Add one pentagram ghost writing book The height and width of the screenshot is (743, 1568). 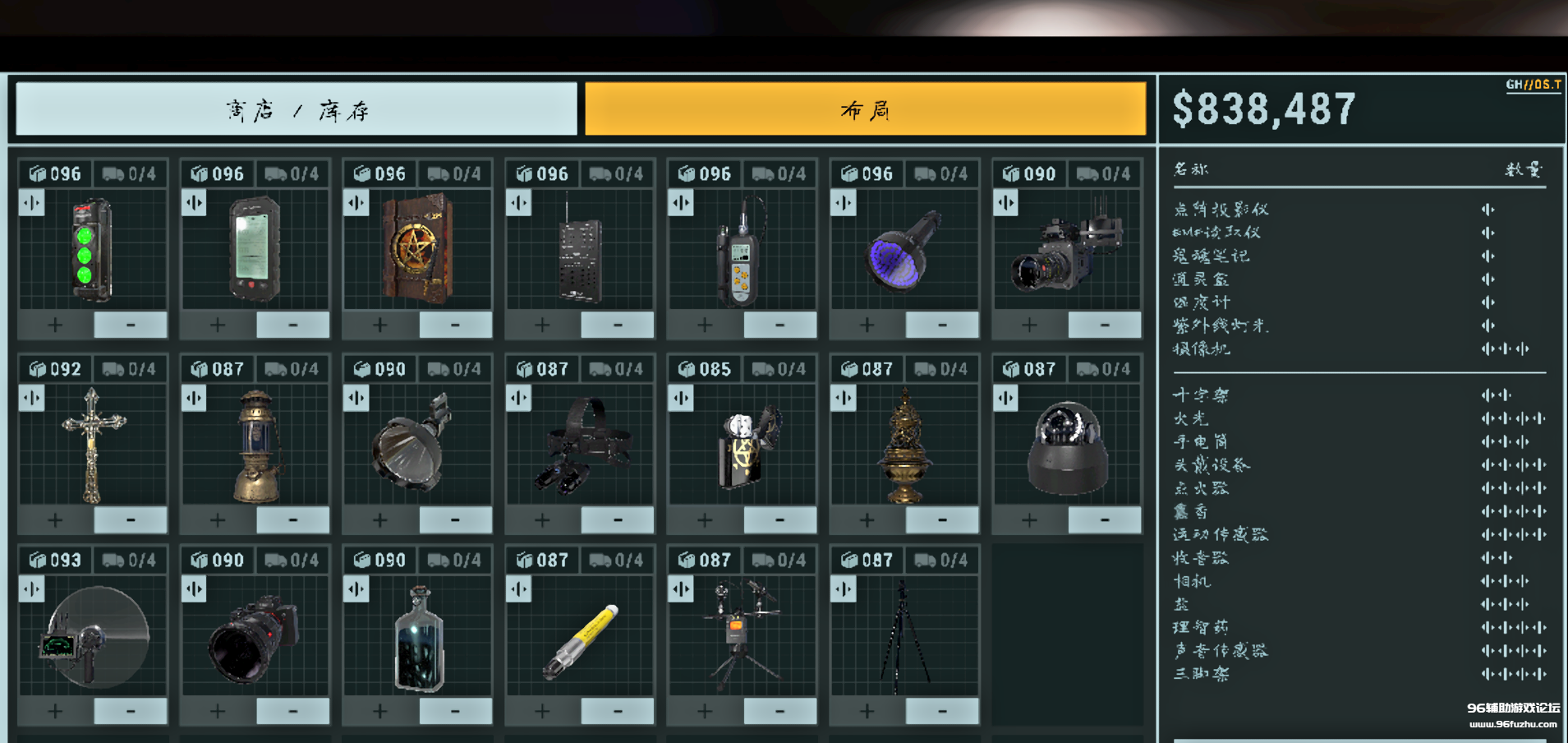click(379, 325)
